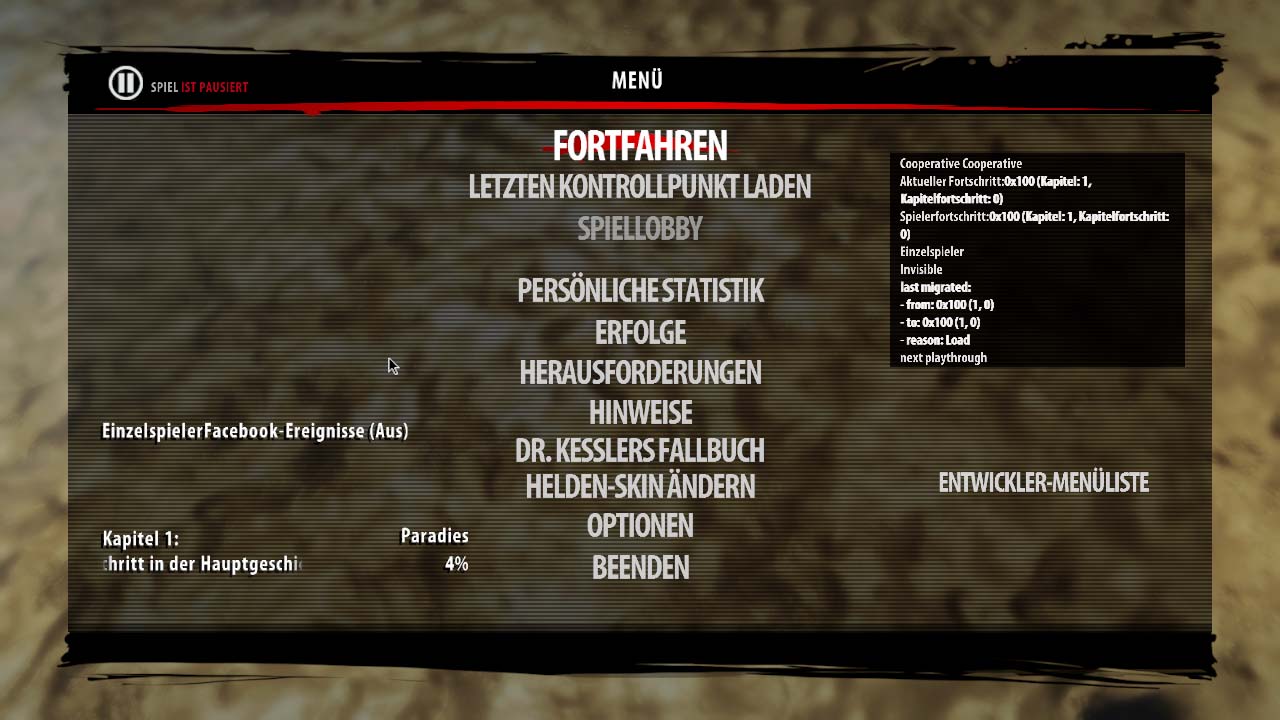The height and width of the screenshot is (720, 1280).
Task: Show the Erfolge list
Action: [x=640, y=332]
